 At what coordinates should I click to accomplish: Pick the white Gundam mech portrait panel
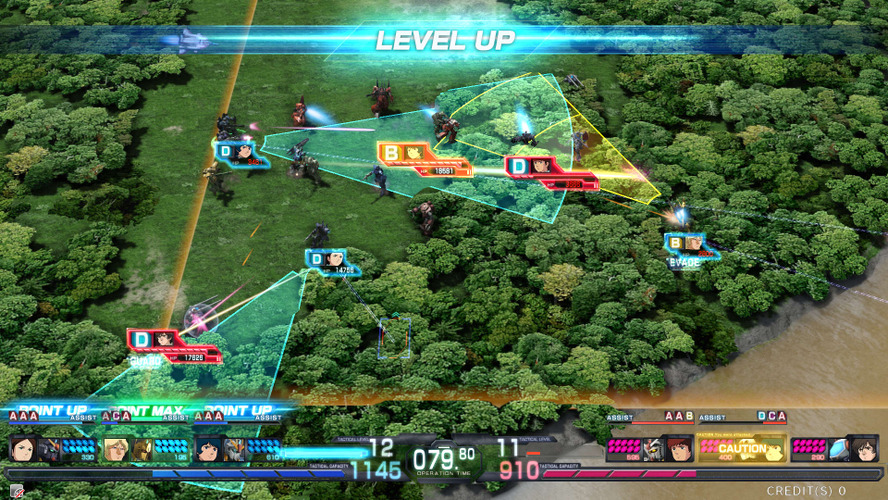[x=652, y=449]
